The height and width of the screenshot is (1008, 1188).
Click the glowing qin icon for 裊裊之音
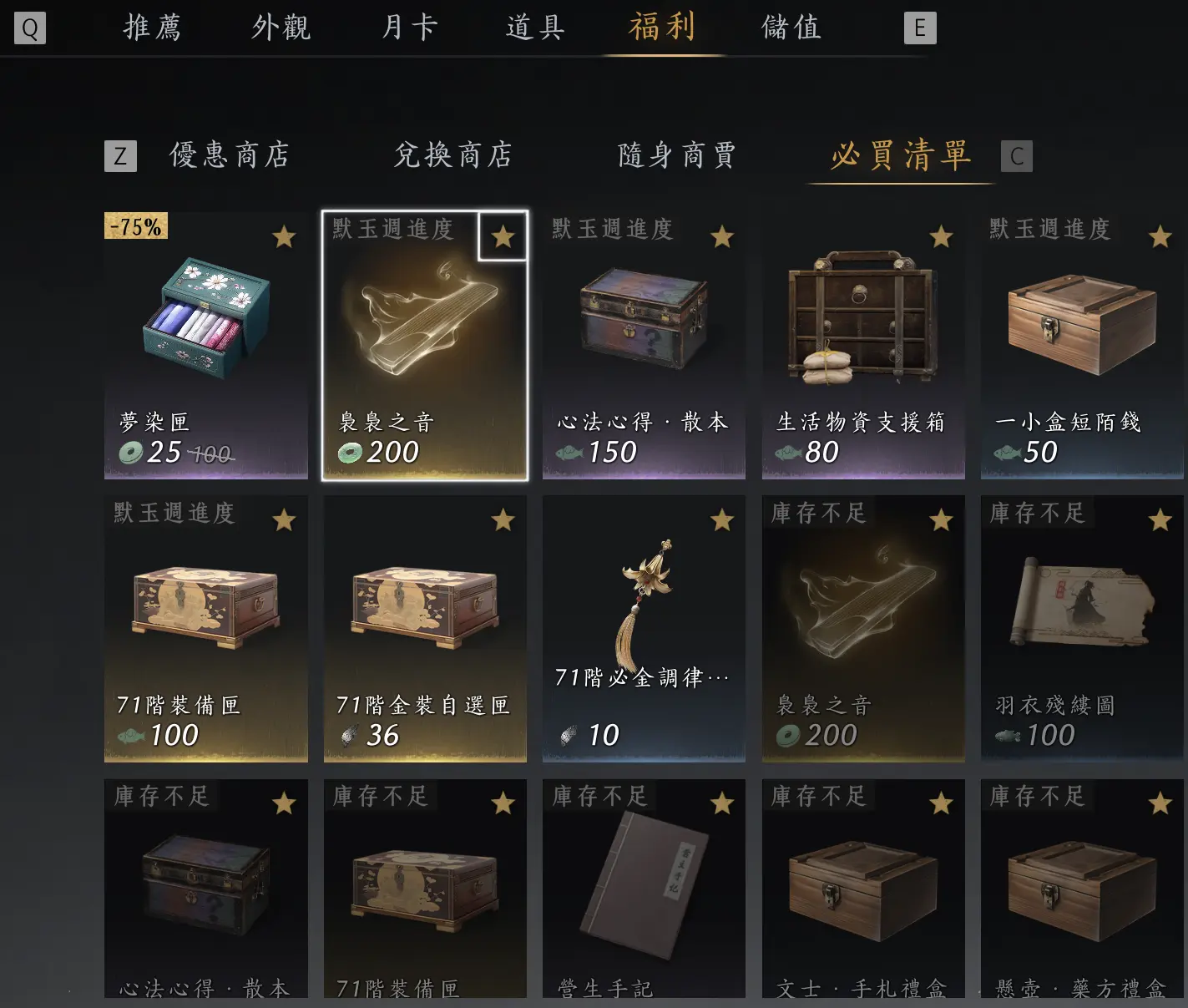pyautogui.click(x=424, y=326)
